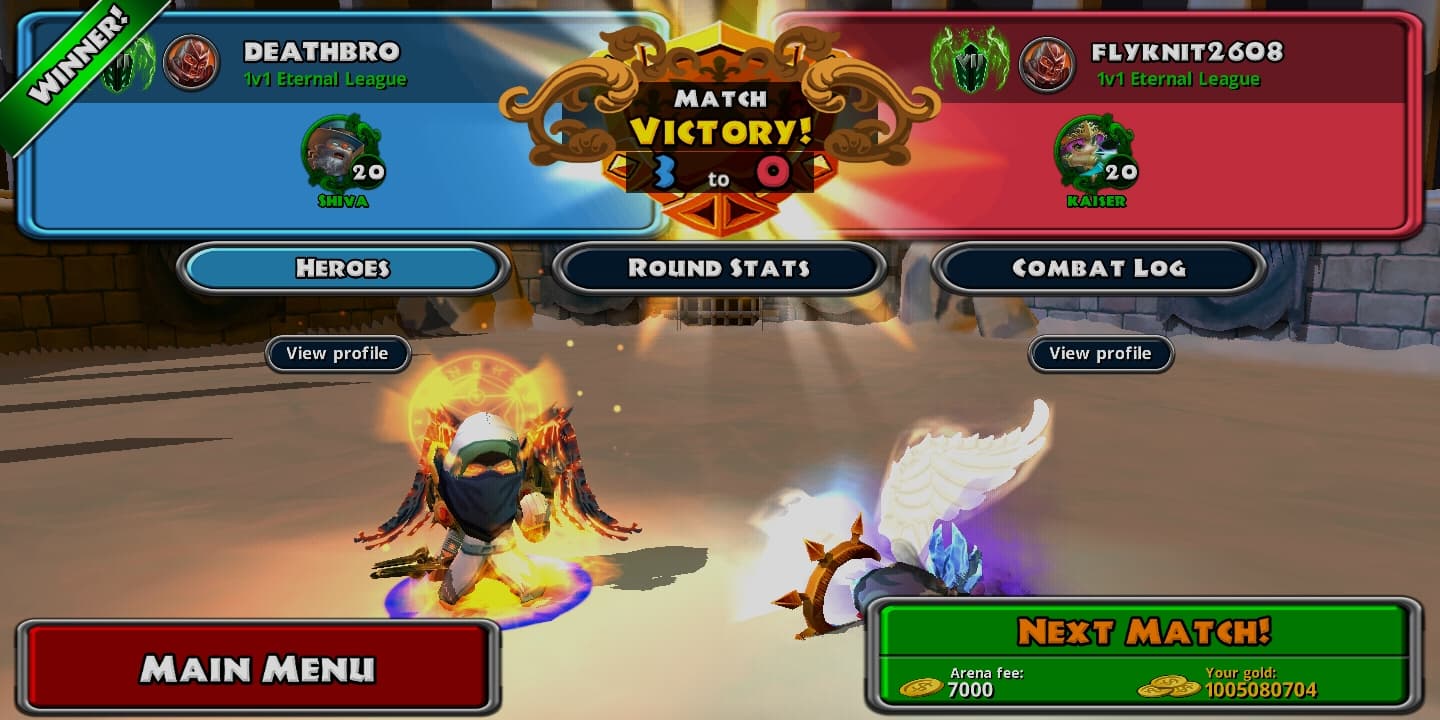Click FLYKNIT2608's player avatar icon
The width and height of the screenshot is (1440, 720).
(1046, 63)
